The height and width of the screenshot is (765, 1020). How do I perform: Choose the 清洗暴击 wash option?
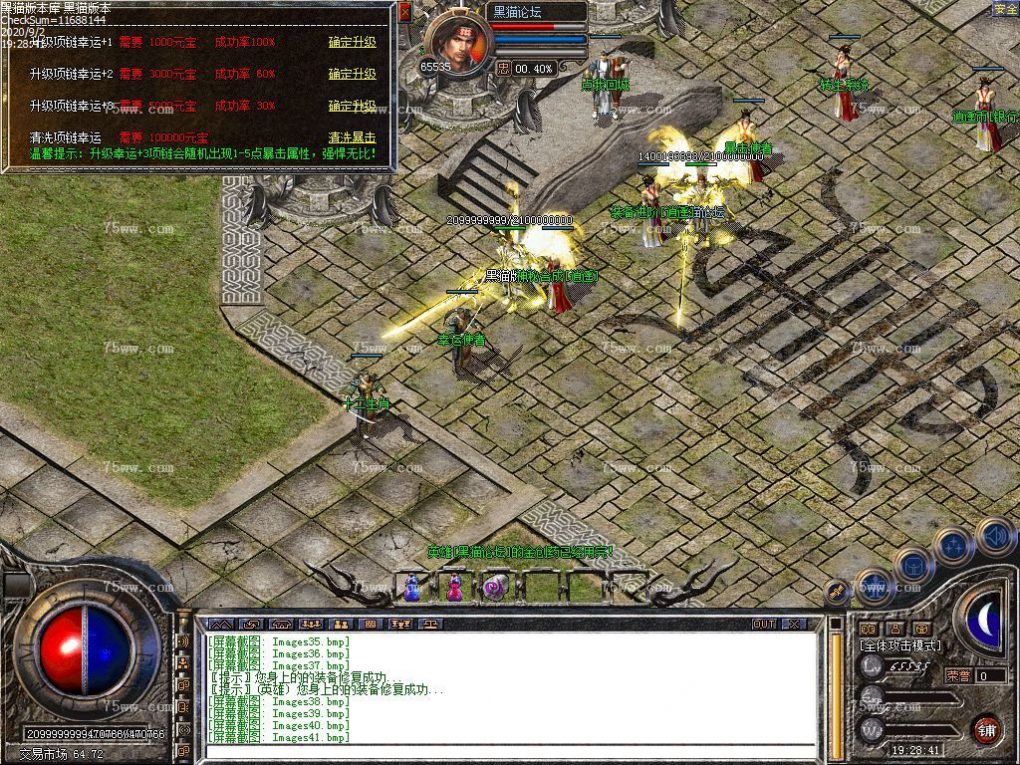tap(352, 138)
